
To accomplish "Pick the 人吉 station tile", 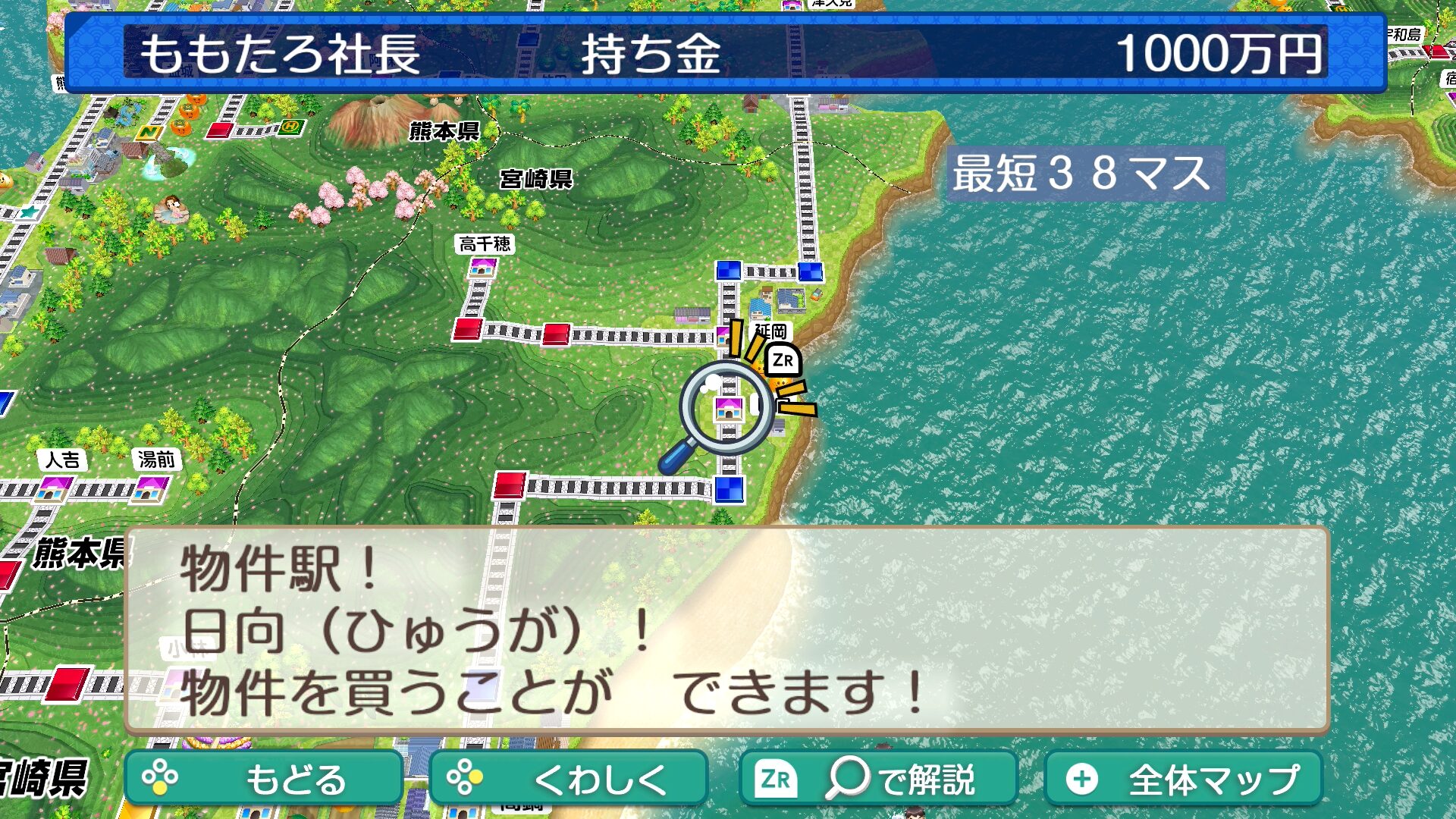I will 54,488.
